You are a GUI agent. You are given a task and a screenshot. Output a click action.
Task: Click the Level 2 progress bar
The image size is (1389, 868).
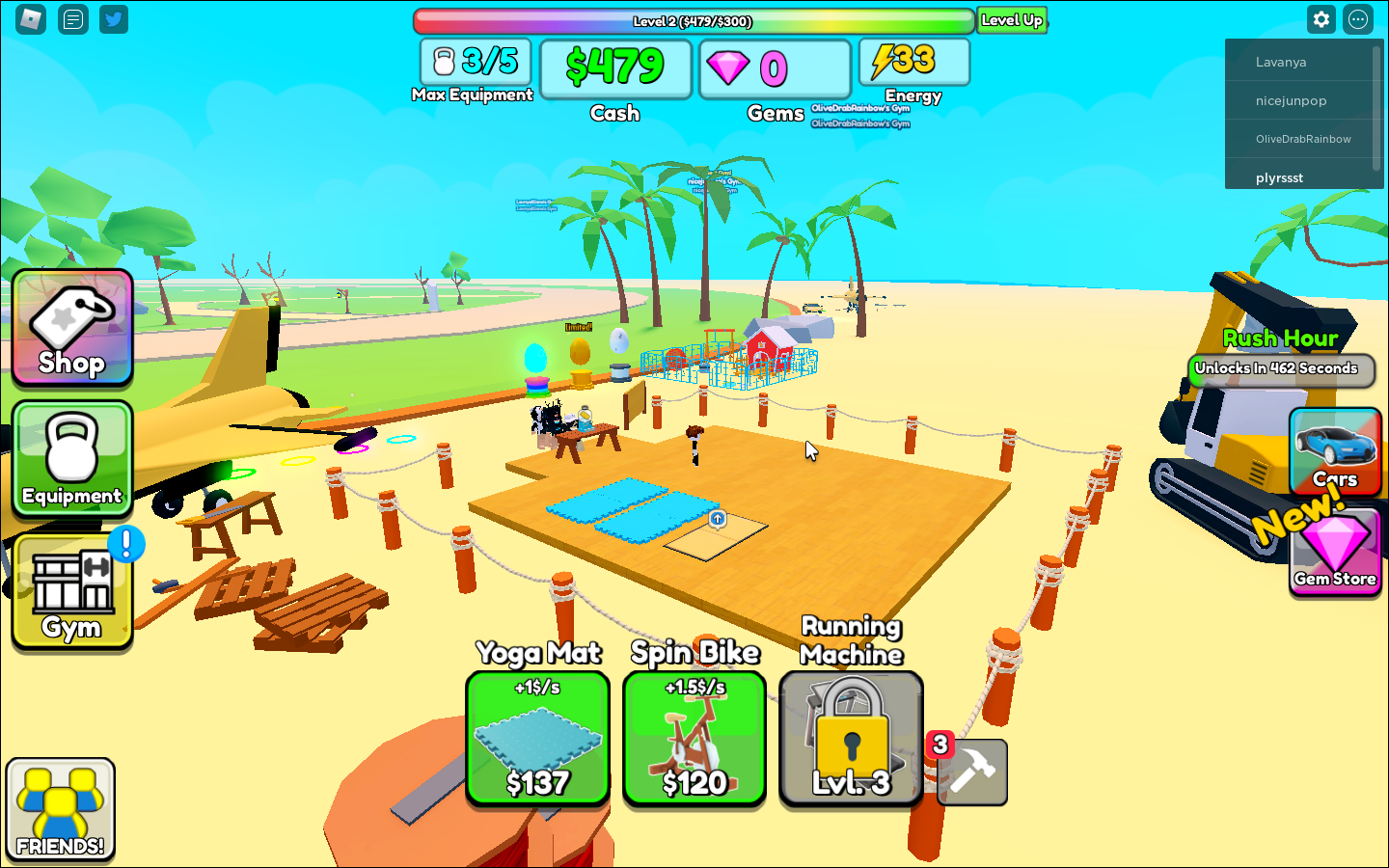pos(693,19)
